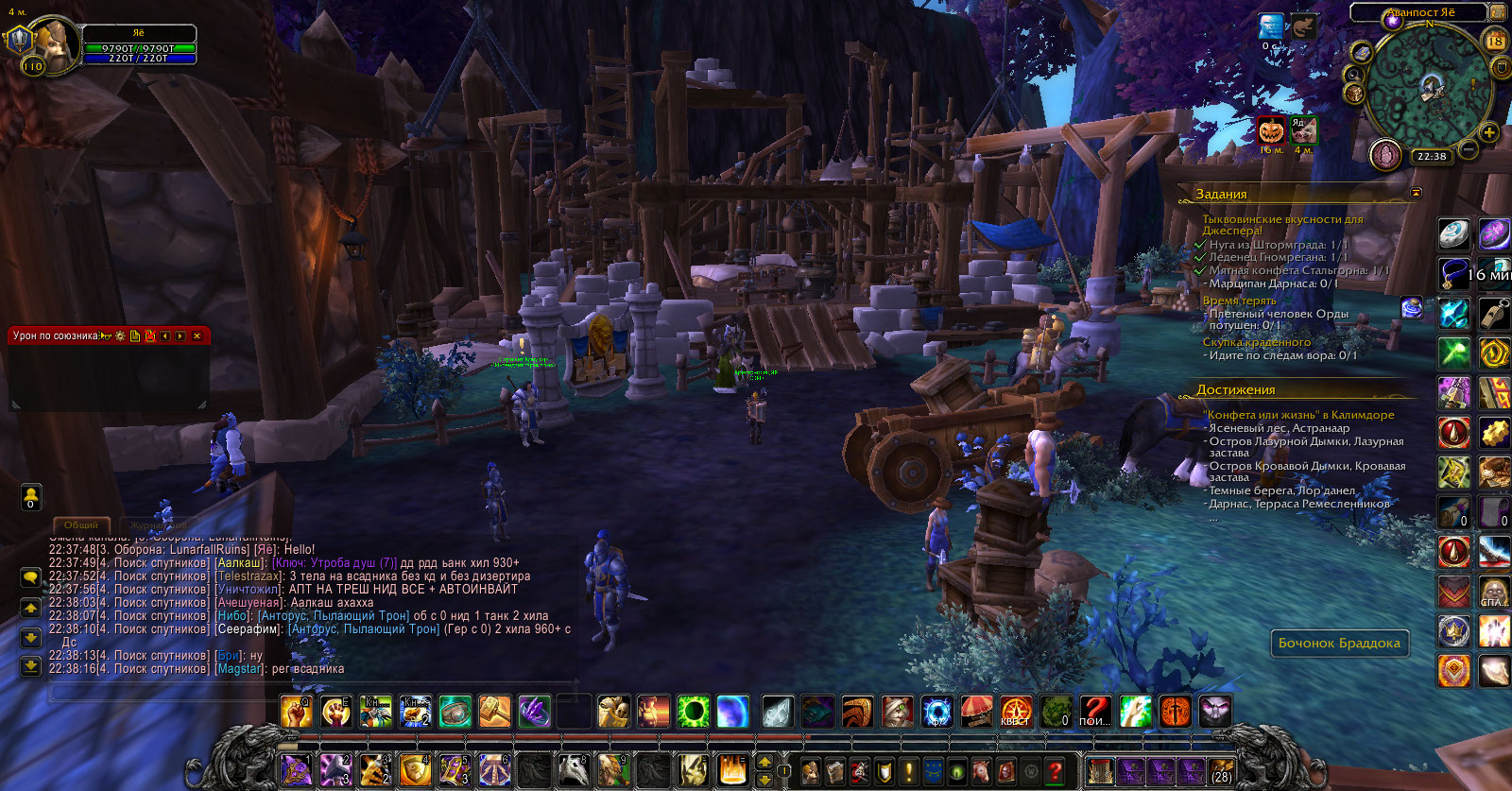Viewport: 1512px width, 791px height.
Task: Select Ацешуеная's name in chat
Action: click(x=249, y=603)
